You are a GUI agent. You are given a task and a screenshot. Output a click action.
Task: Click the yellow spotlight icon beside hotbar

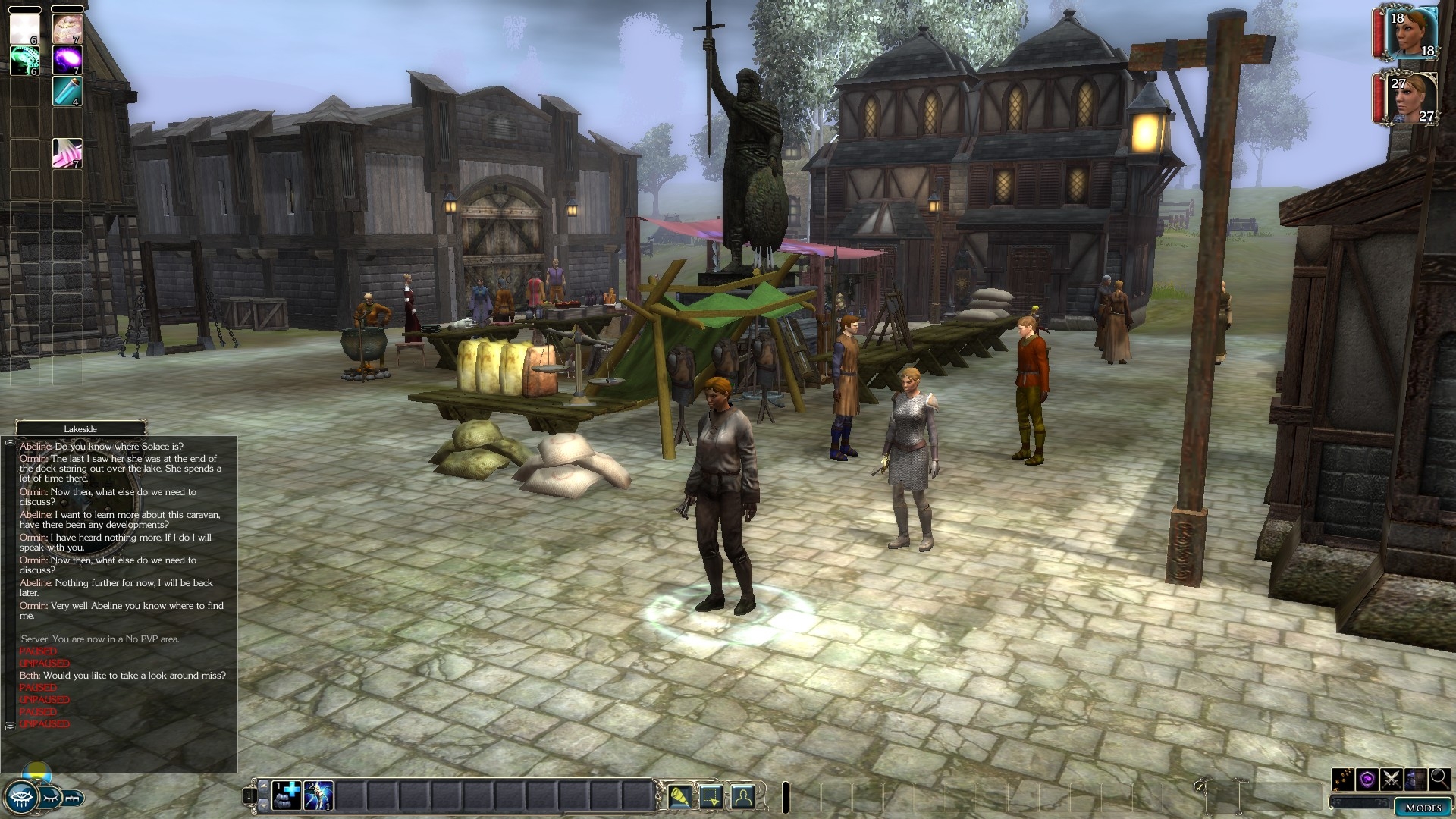click(x=679, y=796)
